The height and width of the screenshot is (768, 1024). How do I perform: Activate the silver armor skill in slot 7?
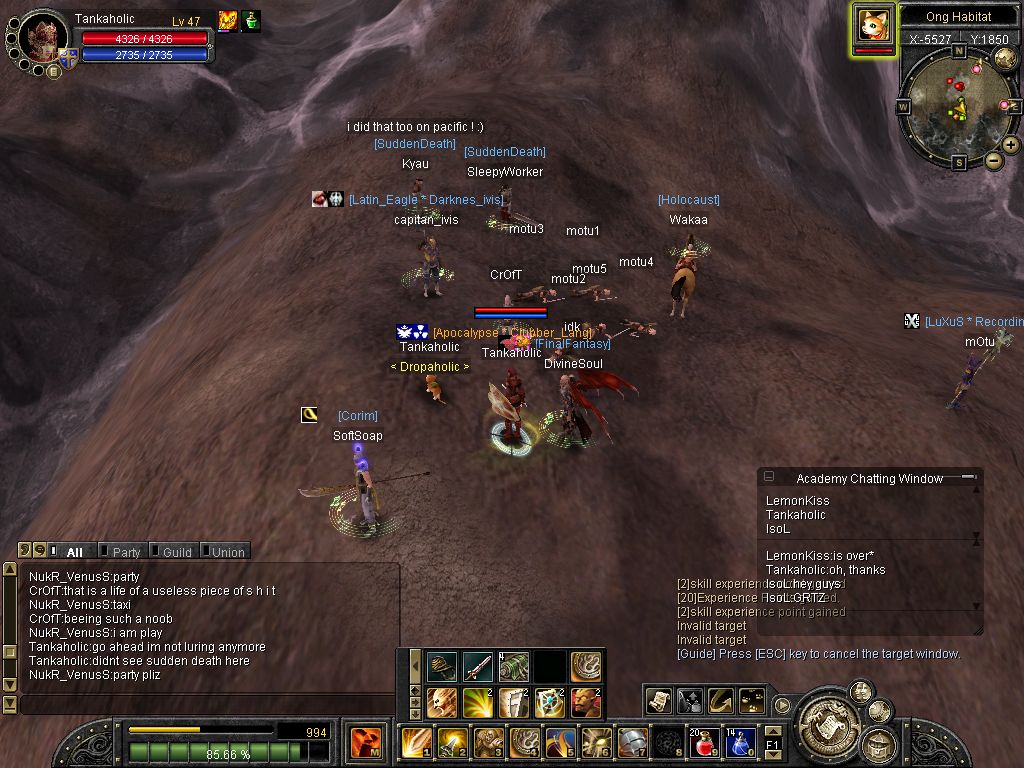[631, 742]
